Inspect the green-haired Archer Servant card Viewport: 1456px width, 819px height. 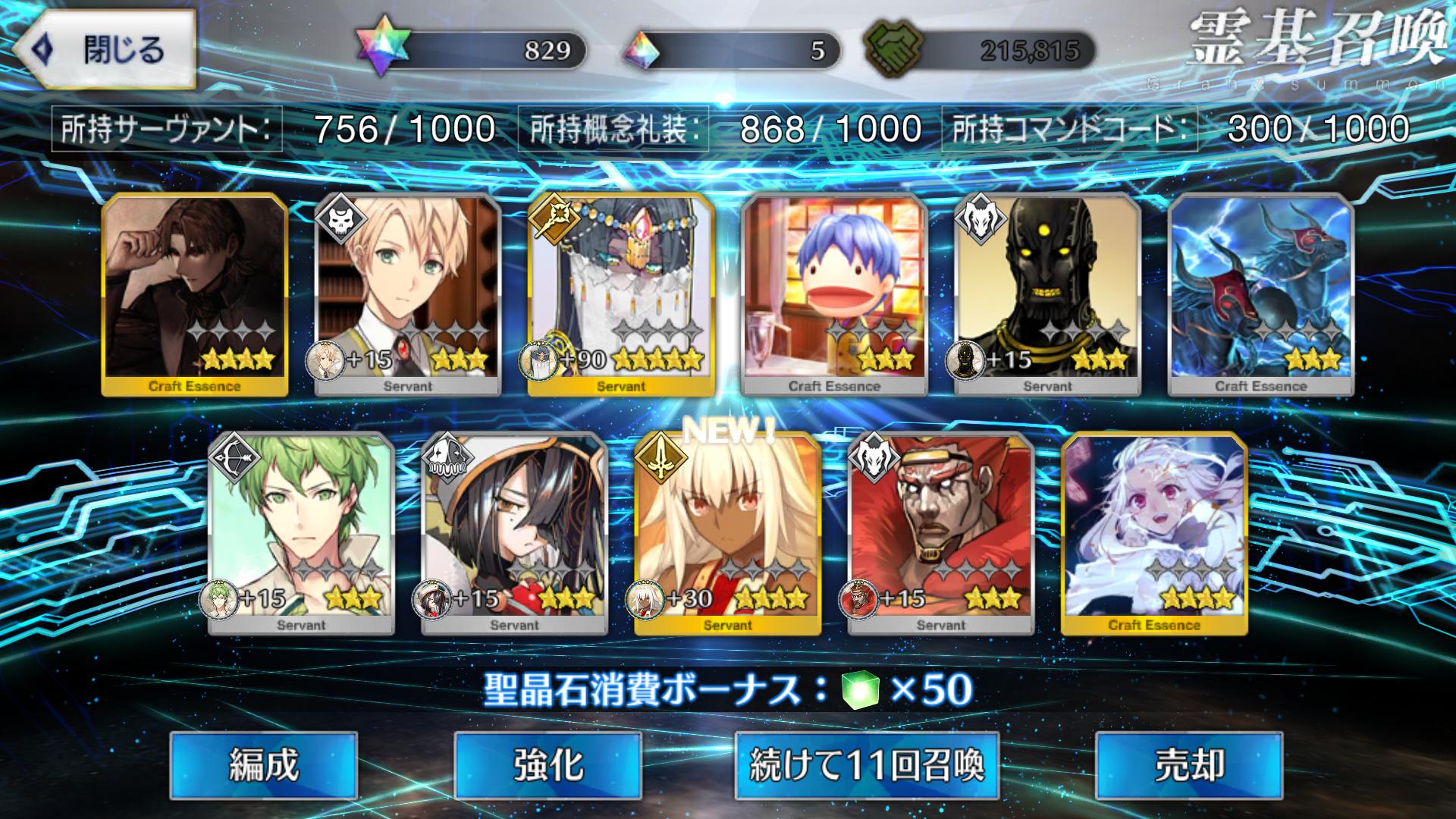tap(301, 533)
